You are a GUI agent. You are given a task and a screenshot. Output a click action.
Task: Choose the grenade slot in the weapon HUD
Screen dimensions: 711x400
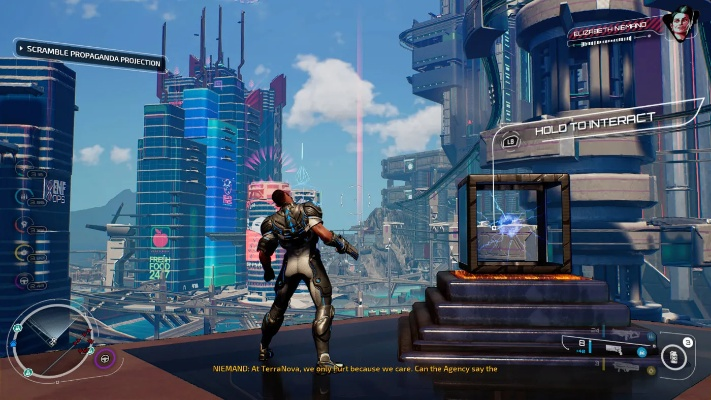(x=676, y=357)
